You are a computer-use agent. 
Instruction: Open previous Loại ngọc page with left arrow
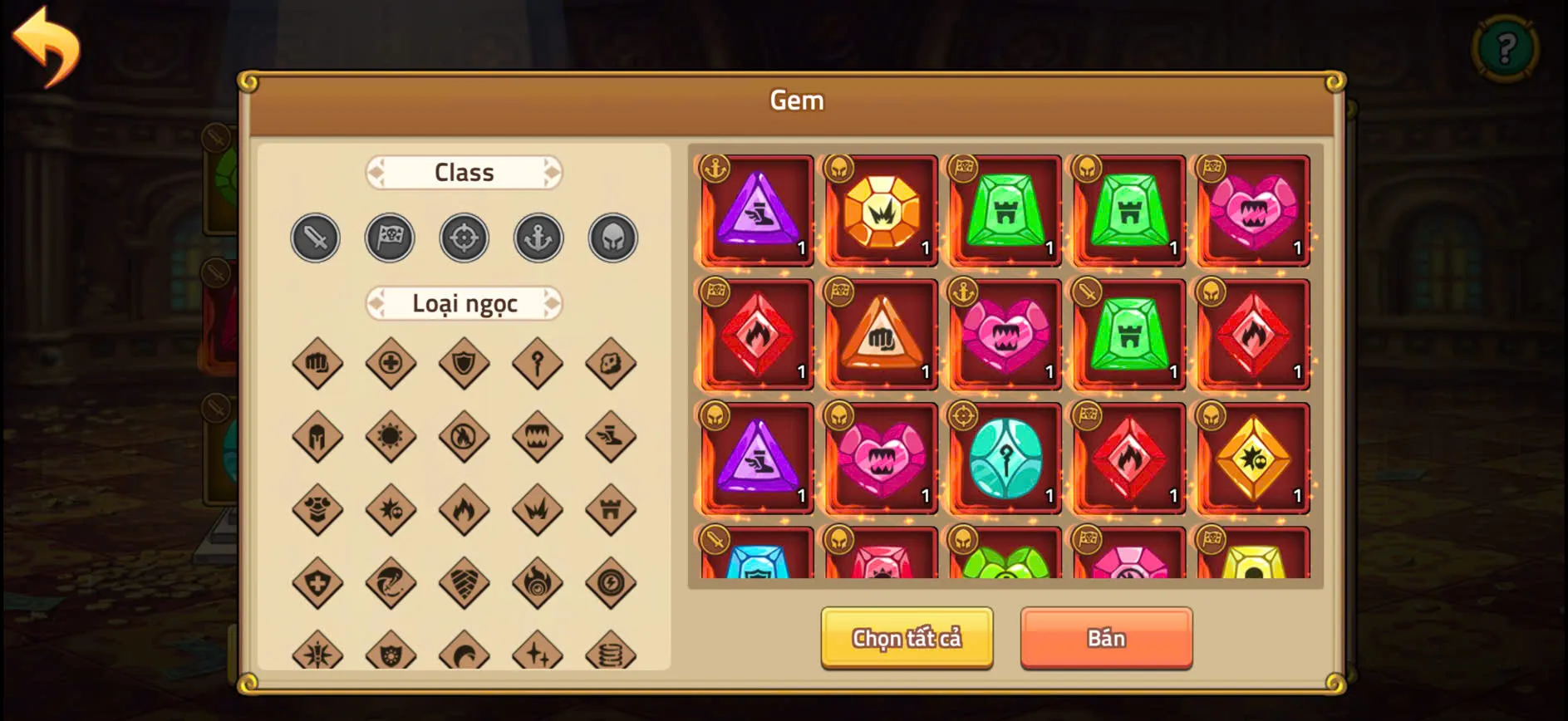pyautogui.click(x=376, y=303)
